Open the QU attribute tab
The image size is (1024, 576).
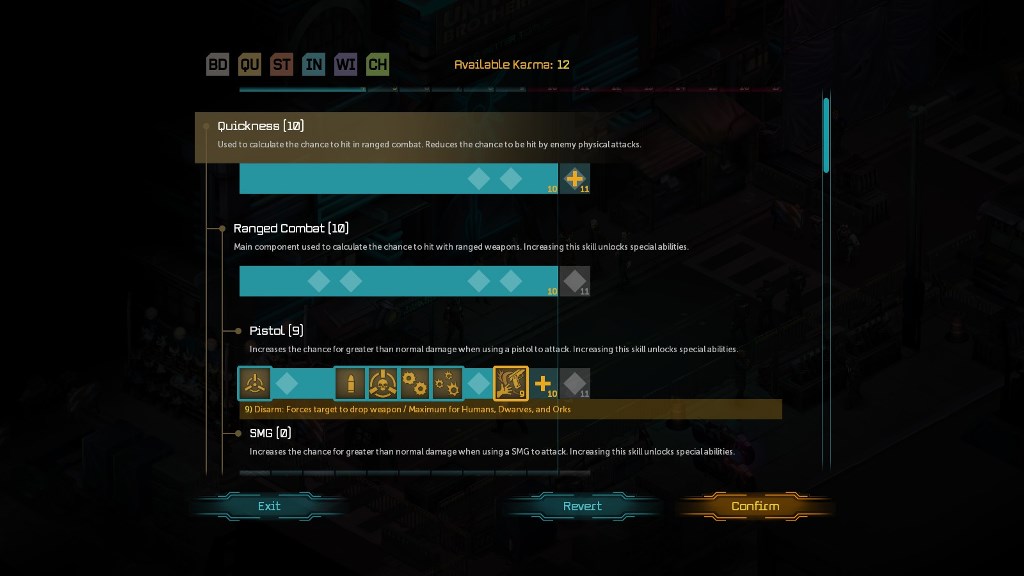(250, 65)
